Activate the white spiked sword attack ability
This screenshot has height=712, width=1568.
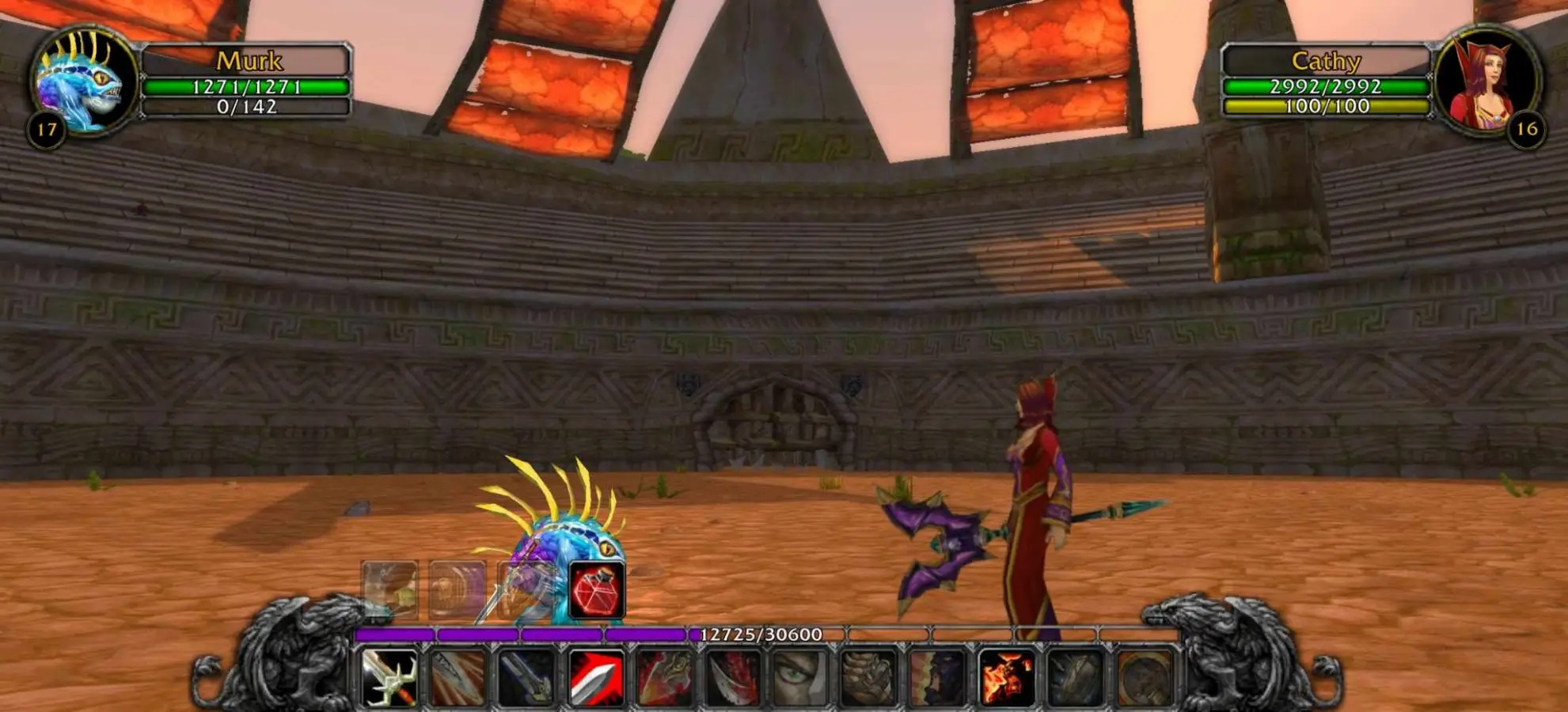point(389,677)
